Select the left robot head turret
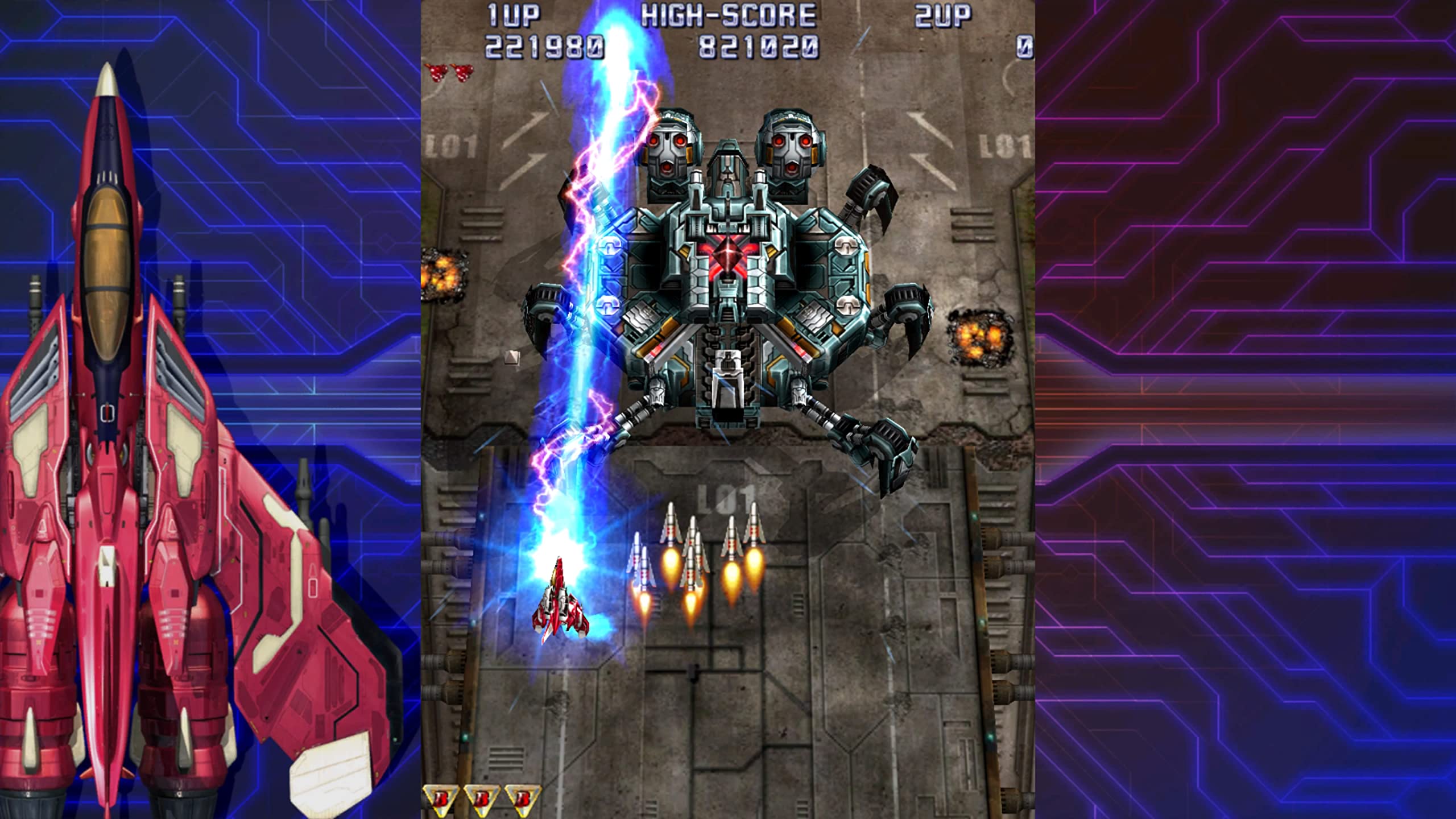Viewport: 1456px width, 819px height. [671, 148]
